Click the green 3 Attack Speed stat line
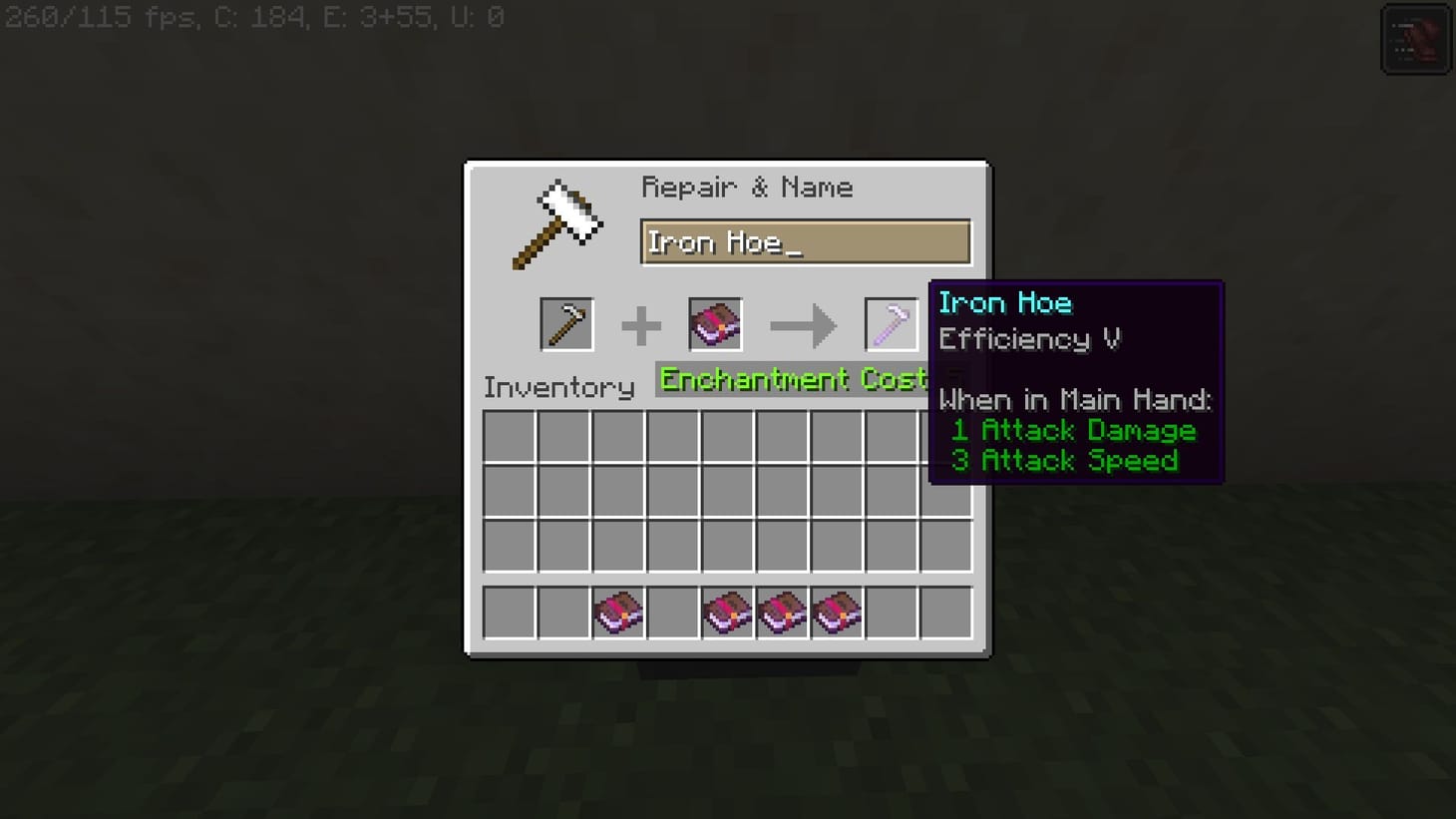 pyautogui.click(x=1065, y=460)
